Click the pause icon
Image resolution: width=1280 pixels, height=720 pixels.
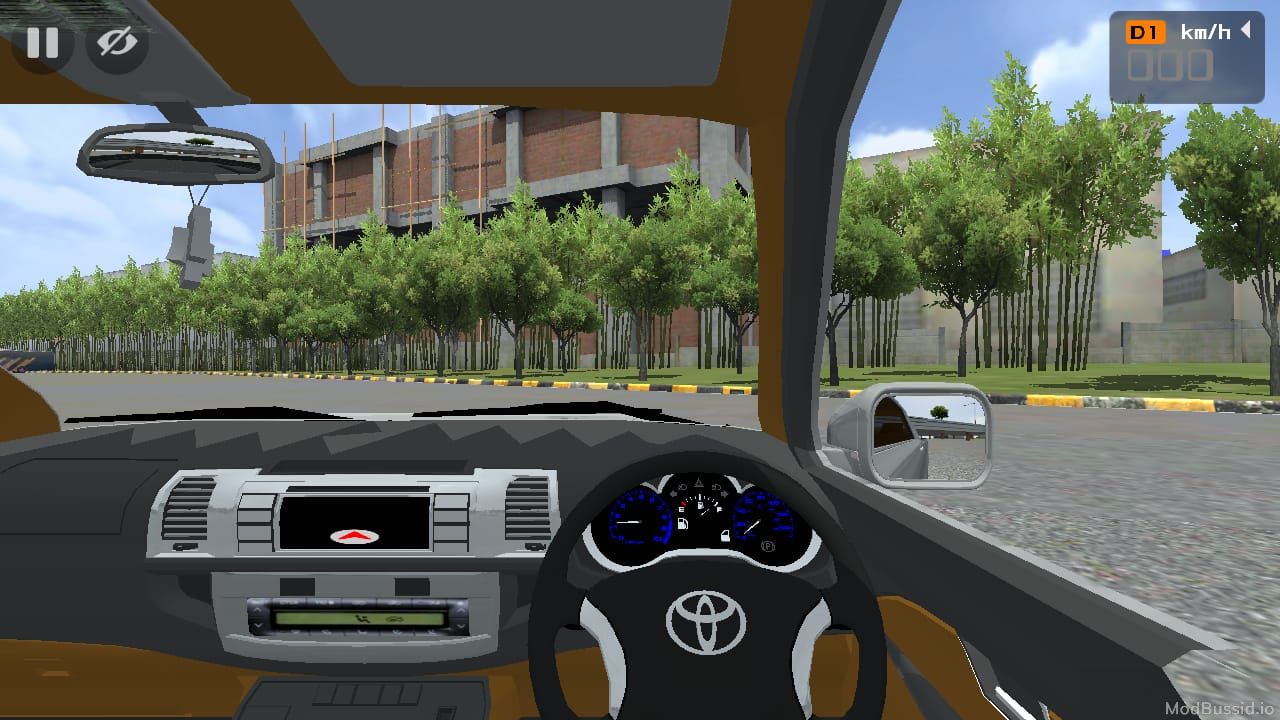tap(42, 42)
